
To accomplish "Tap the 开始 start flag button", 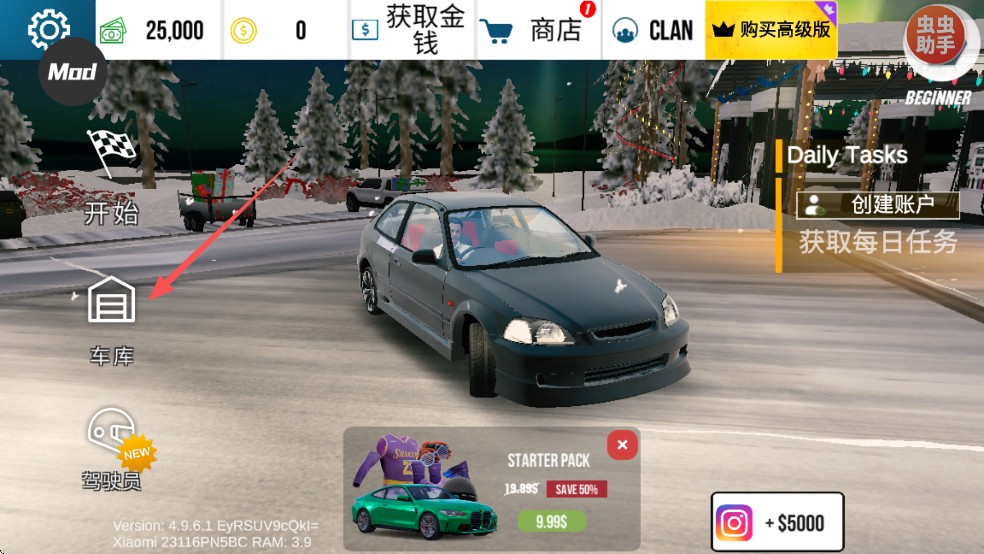I will click(111, 175).
